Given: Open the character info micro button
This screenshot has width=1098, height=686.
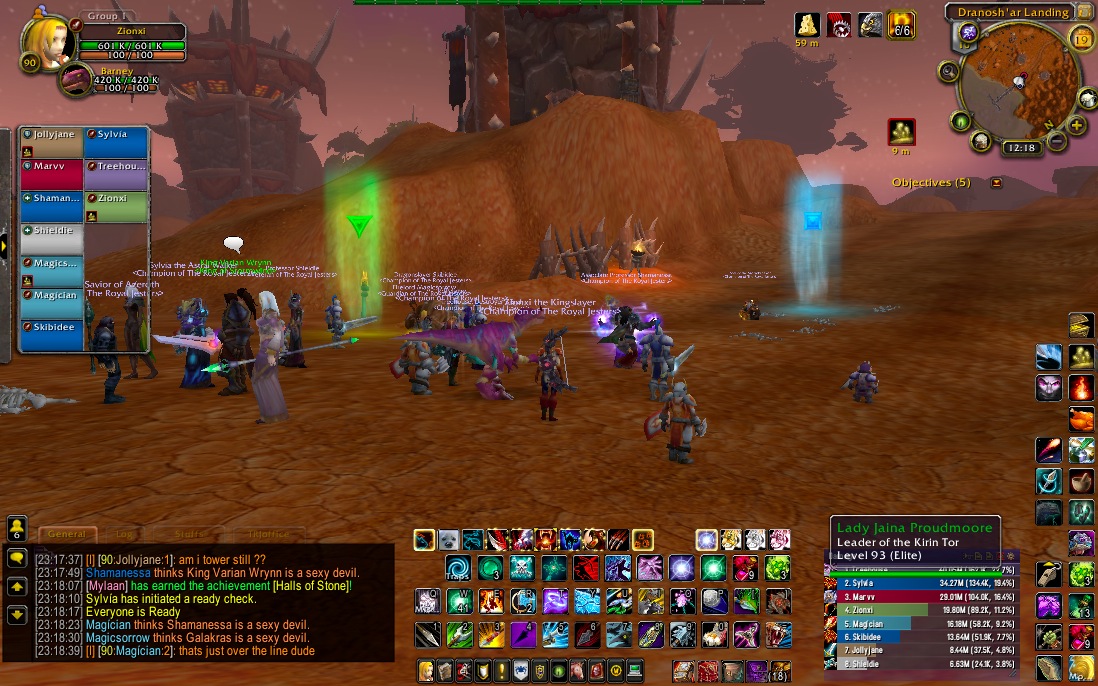Looking at the screenshot, I should tap(424, 670).
